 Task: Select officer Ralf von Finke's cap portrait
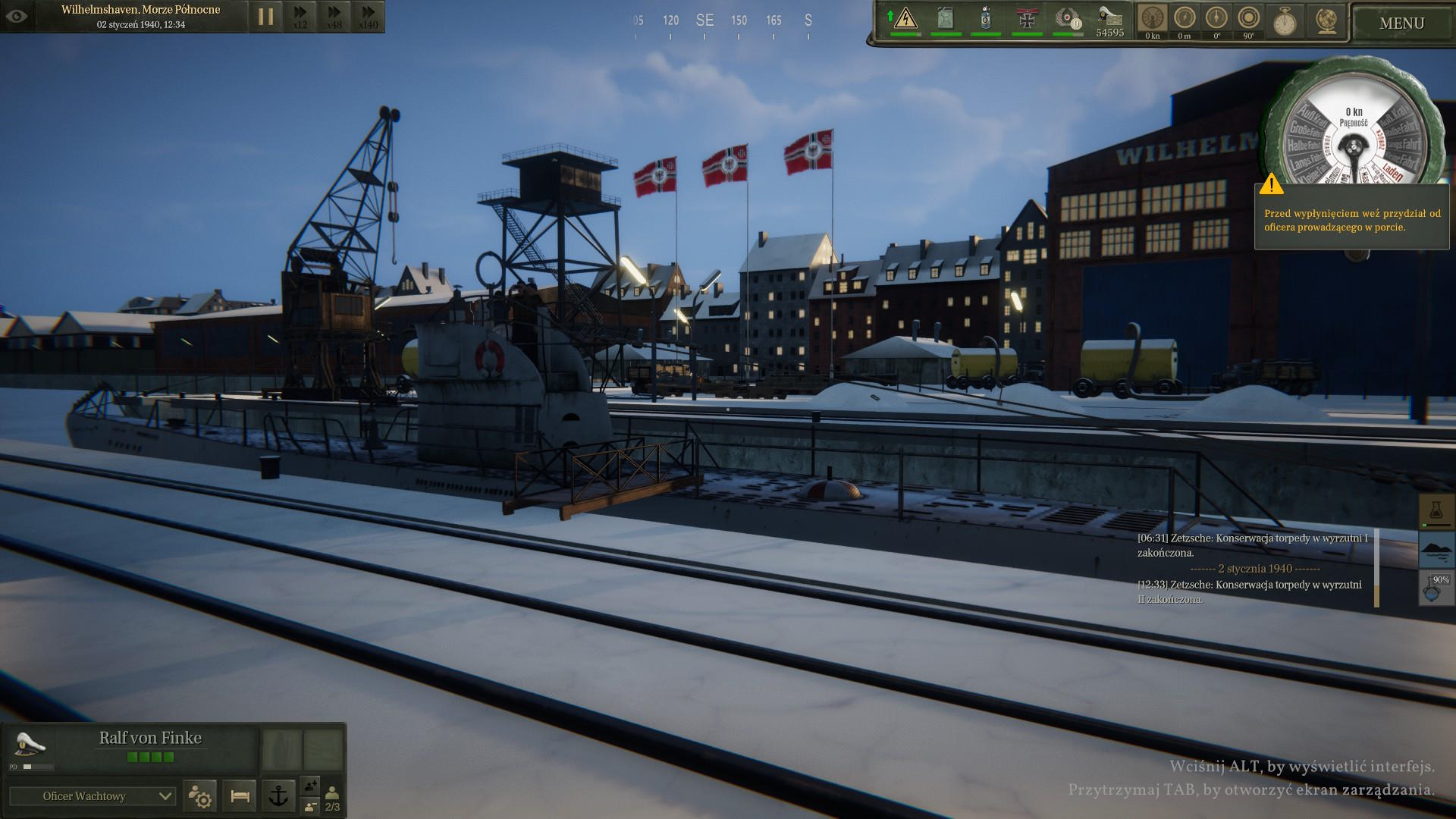pos(30,745)
